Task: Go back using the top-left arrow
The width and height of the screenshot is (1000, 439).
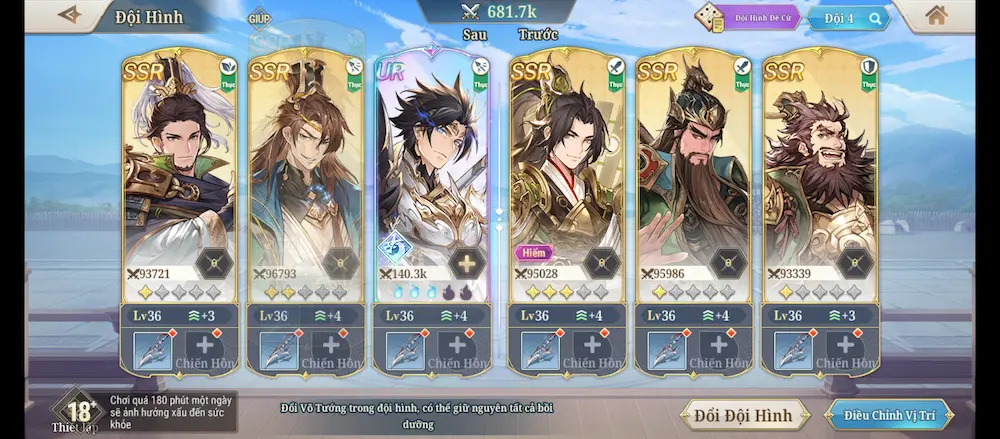Action: pos(70,15)
